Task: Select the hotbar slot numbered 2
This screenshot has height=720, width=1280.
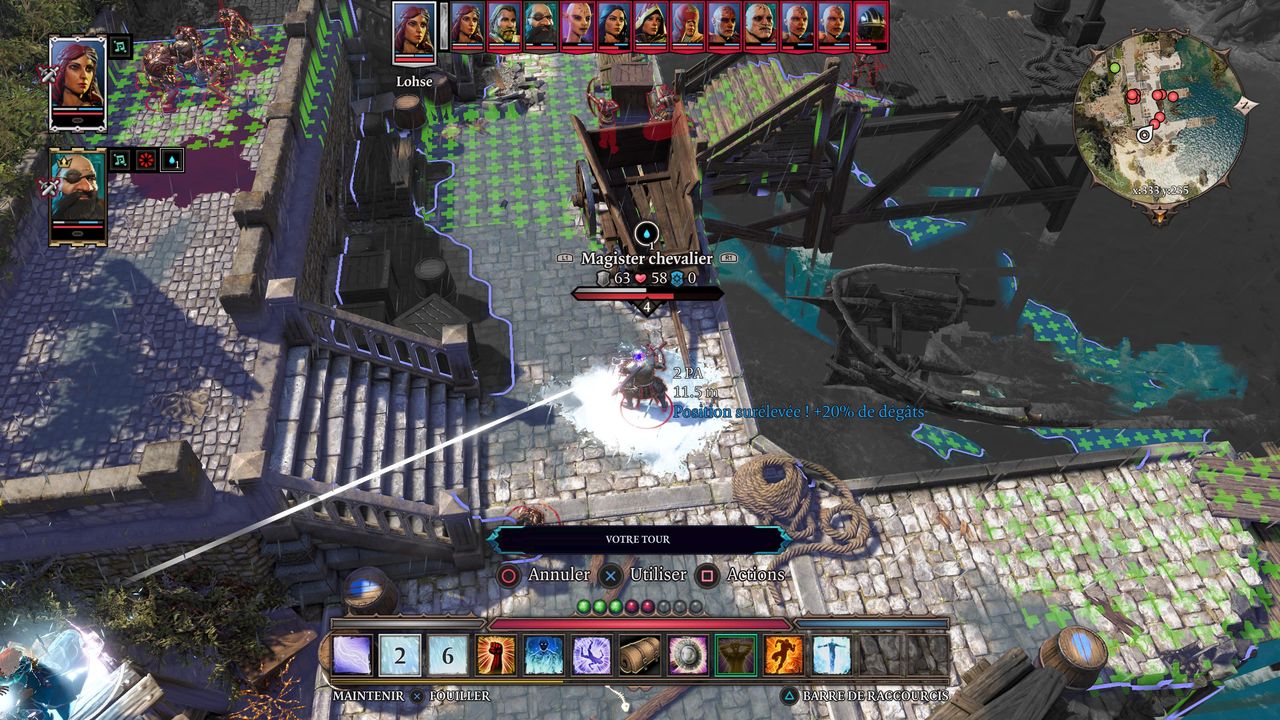Action: (400, 656)
